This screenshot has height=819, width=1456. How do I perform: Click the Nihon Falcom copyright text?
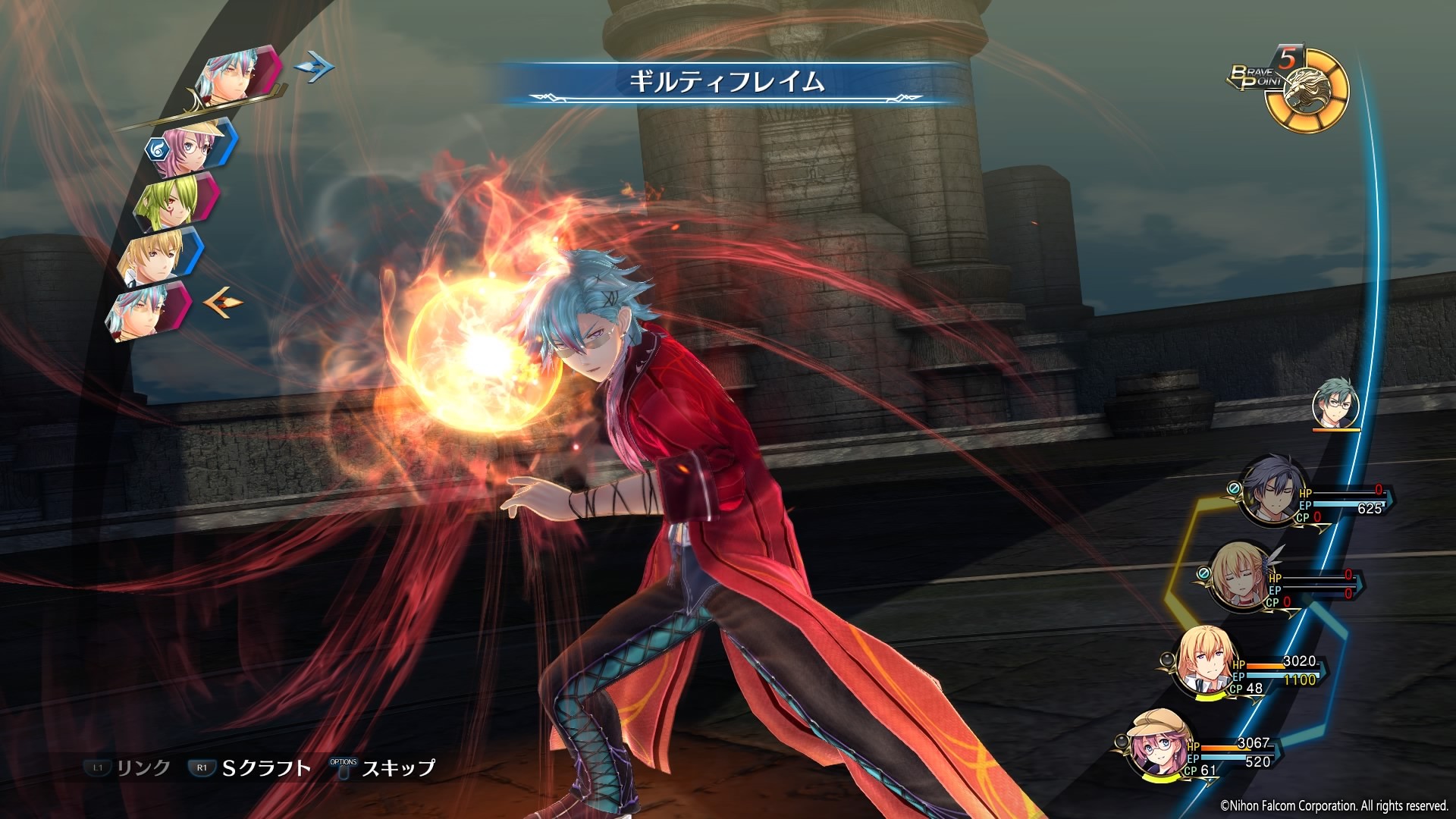(1335, 807)
